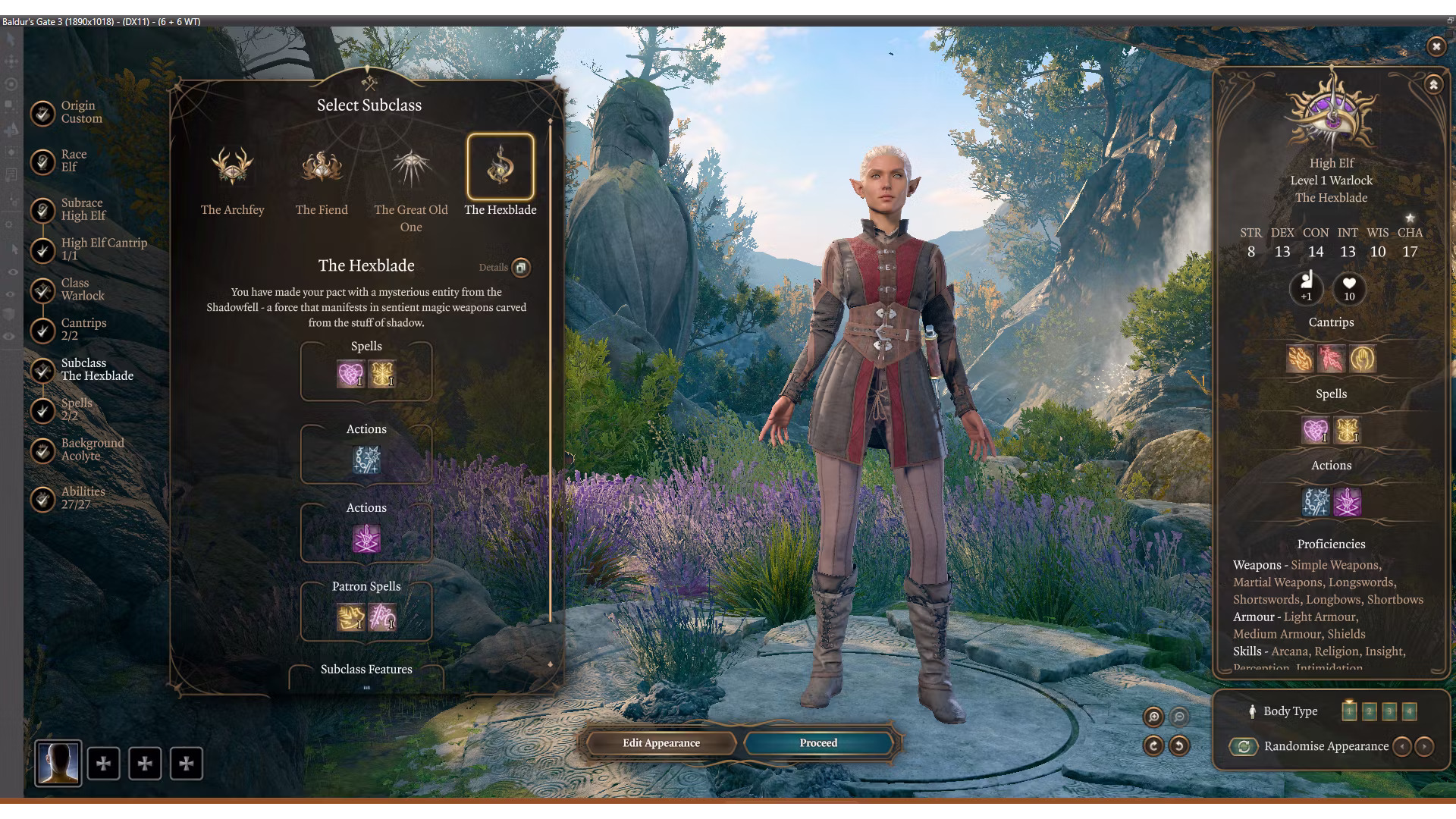1456x819 pixels.
Task: Choose The Fiend subclass
Action: click(322, 168)
